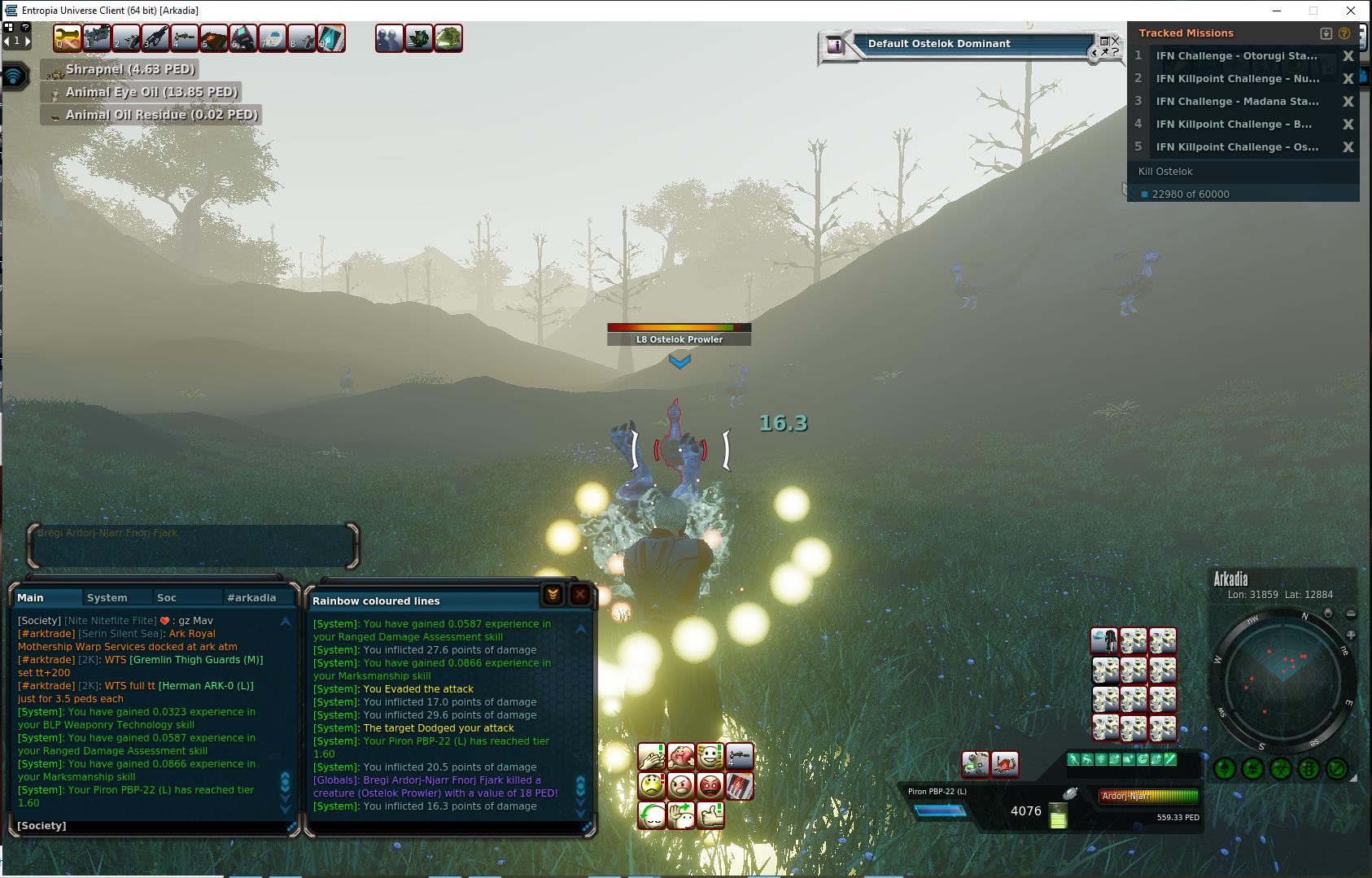
Task: Go to next hotbar page arrow
Action: pos(28,41)
